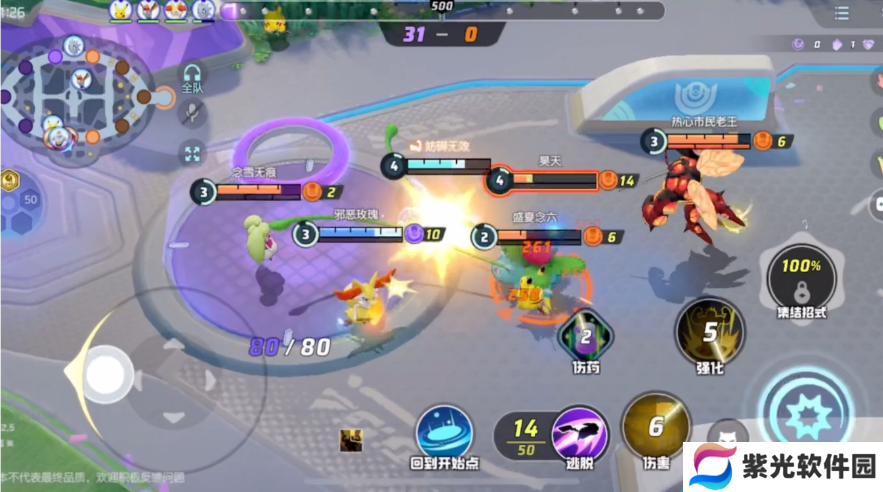Click the gold hexagon 50 energy badge
This screenshot has width=883, height=492.
pos(9,181)
